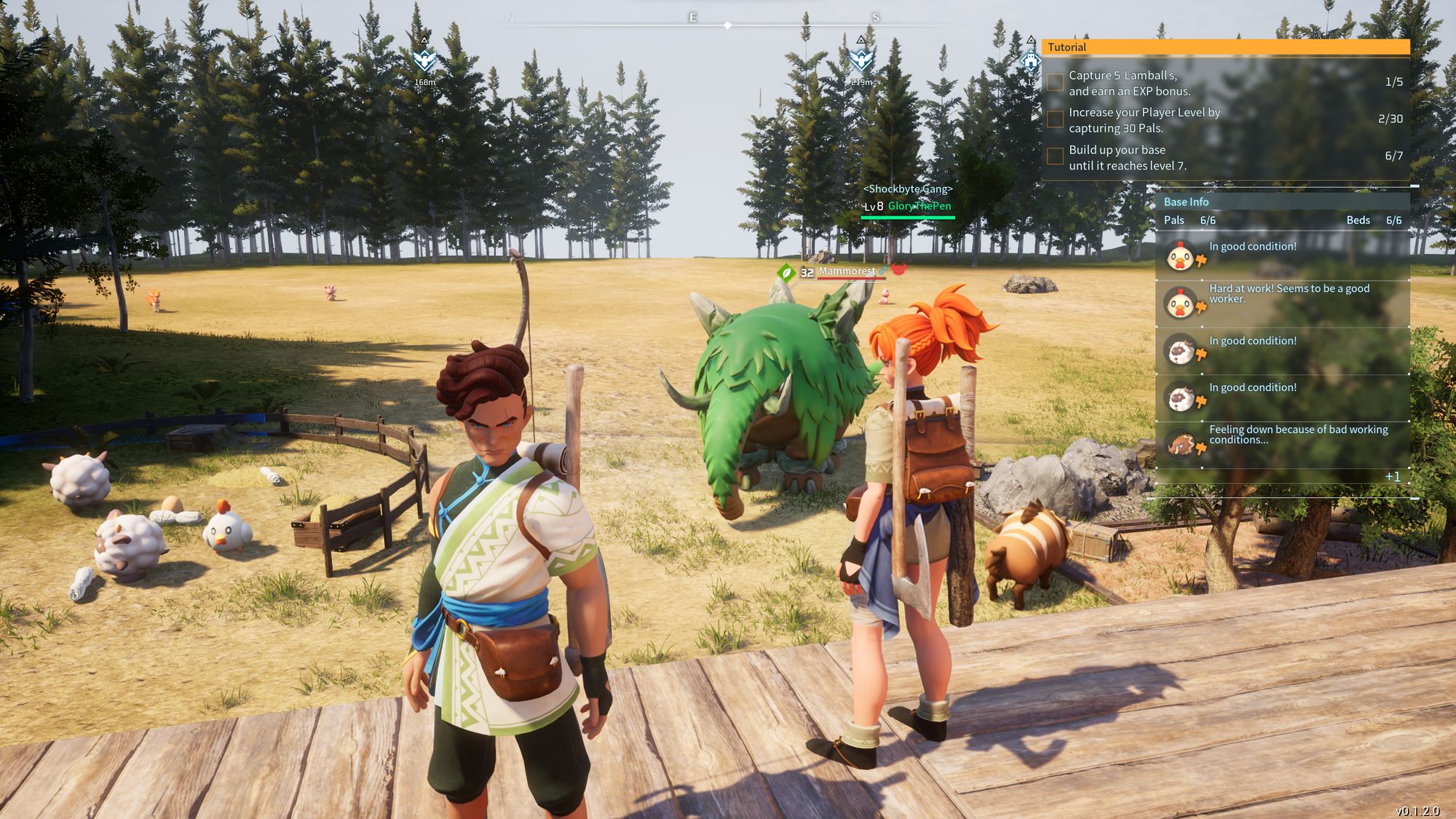The image size is (1456, 819).
Task: Select the base house icon on compass
Action: (1031, 62)
